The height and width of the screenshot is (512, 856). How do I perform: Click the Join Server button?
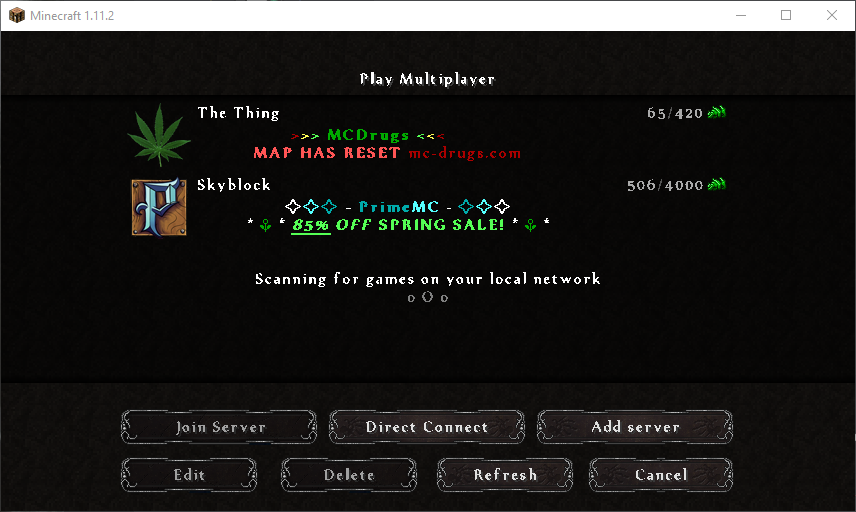220,427
